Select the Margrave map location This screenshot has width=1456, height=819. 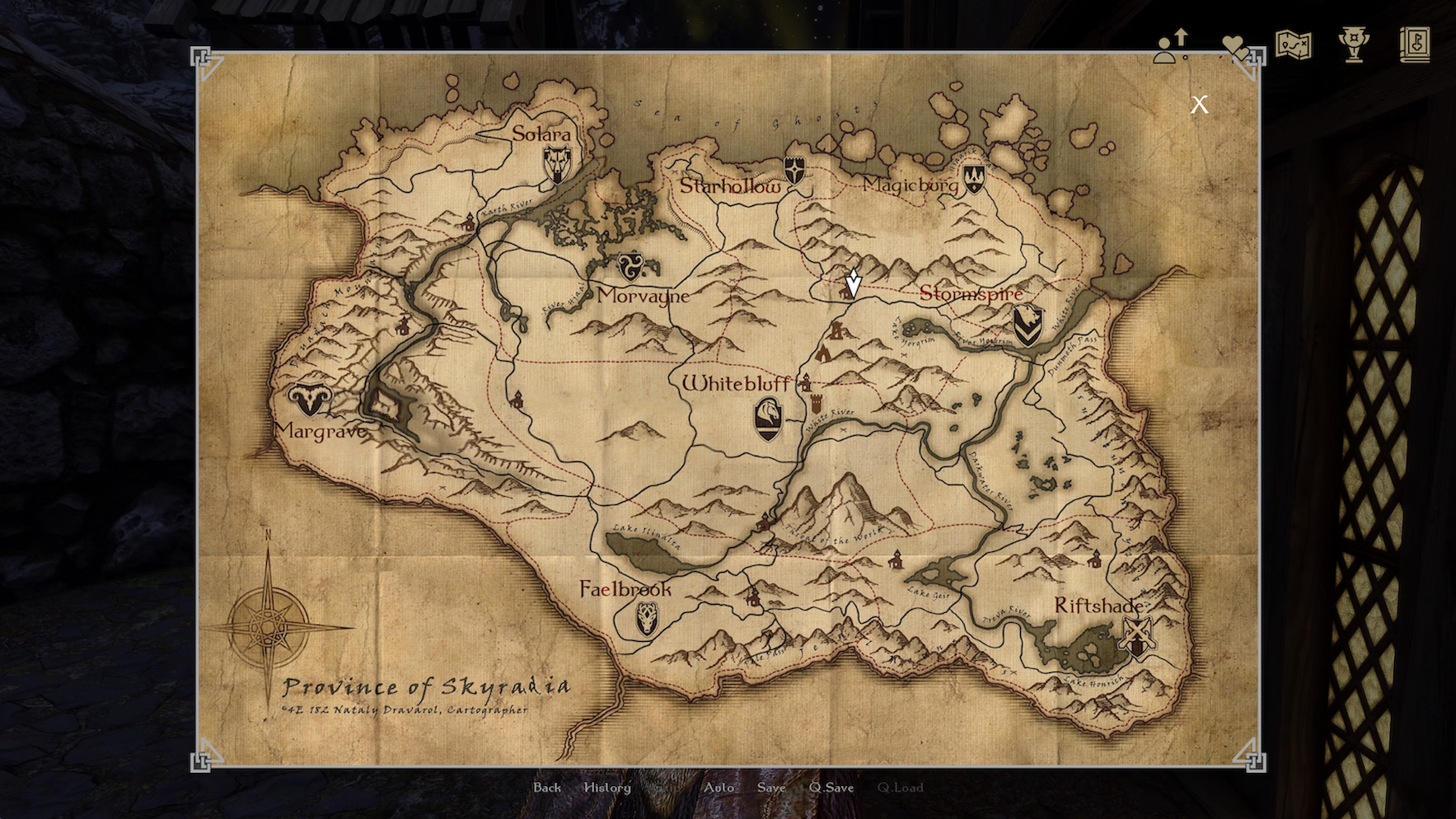[x=321, y=431]
